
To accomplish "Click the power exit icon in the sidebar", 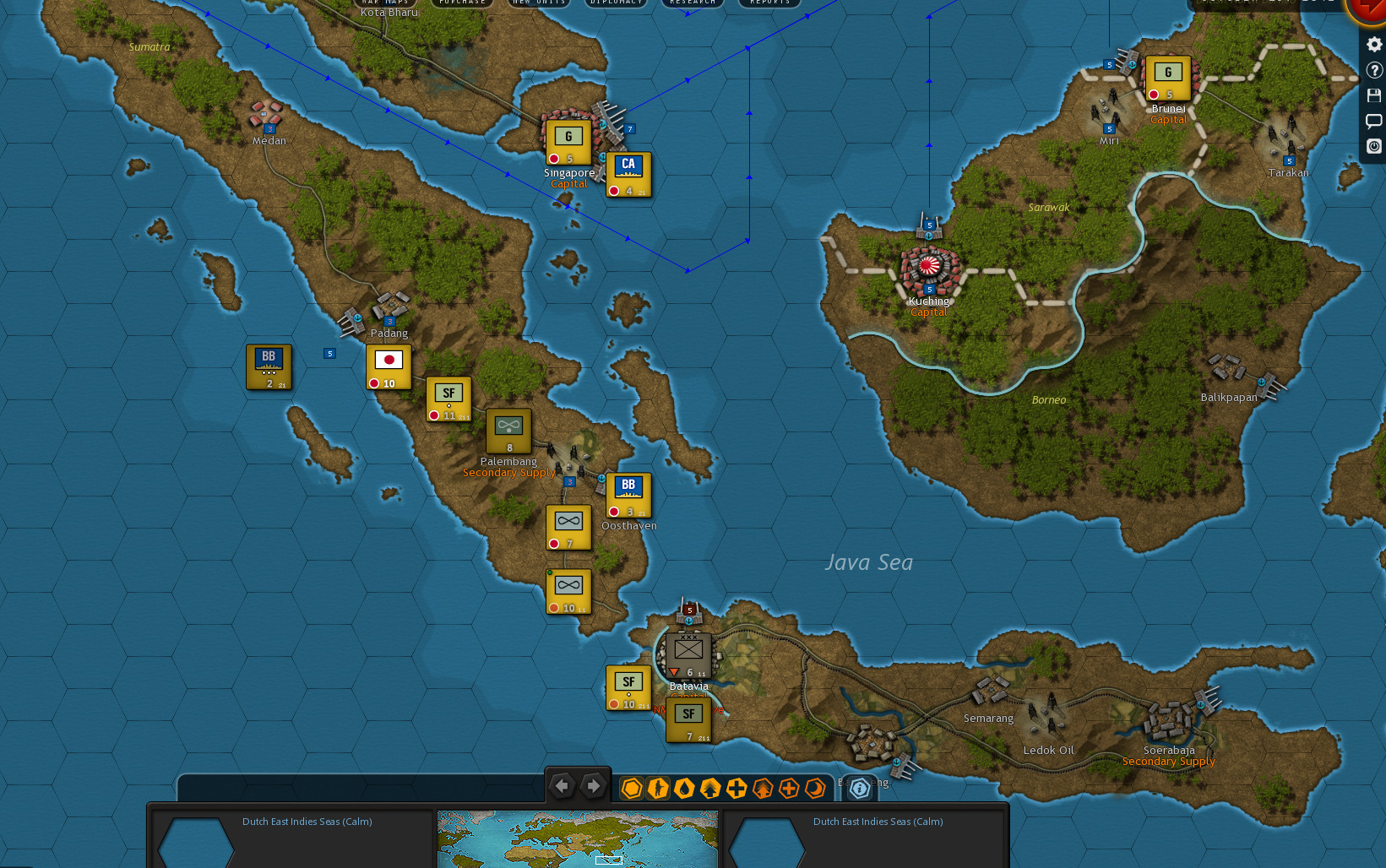I will [1373, 146].
